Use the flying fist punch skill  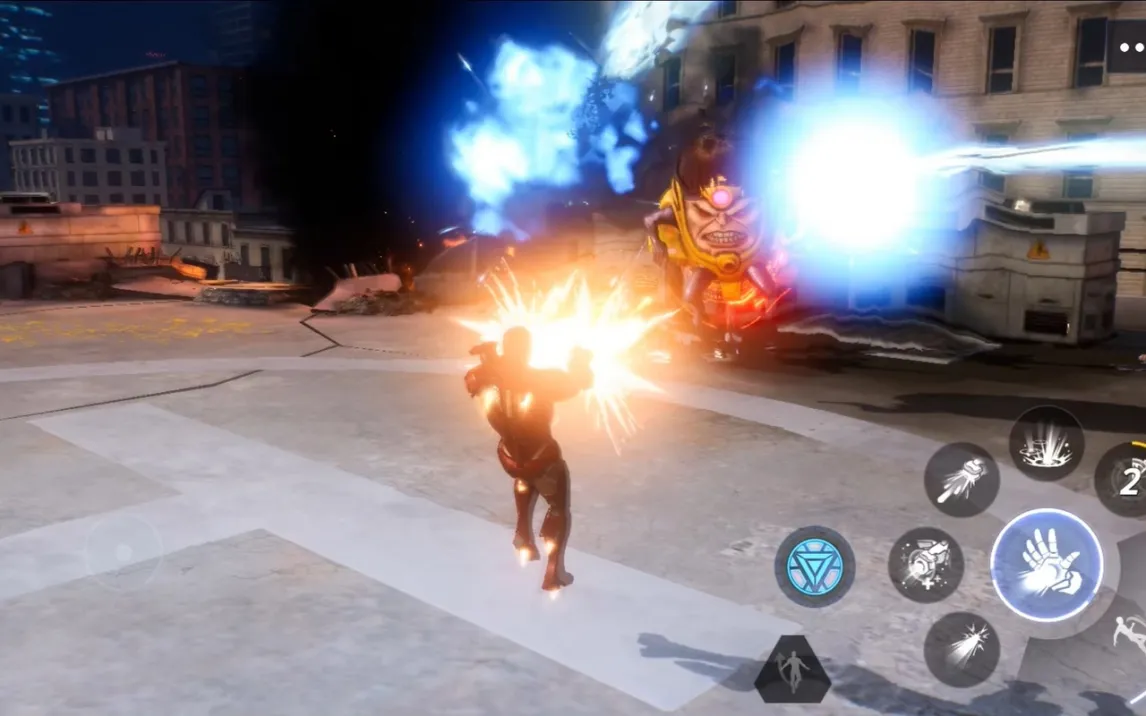(x=961, y=480)
